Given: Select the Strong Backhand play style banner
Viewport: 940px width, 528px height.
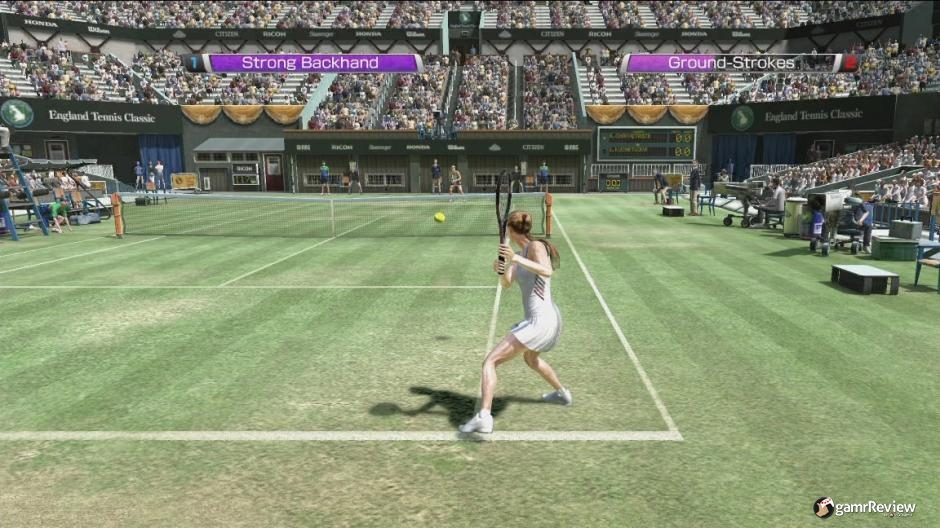Looking at the screenshot, I should 310,63.
